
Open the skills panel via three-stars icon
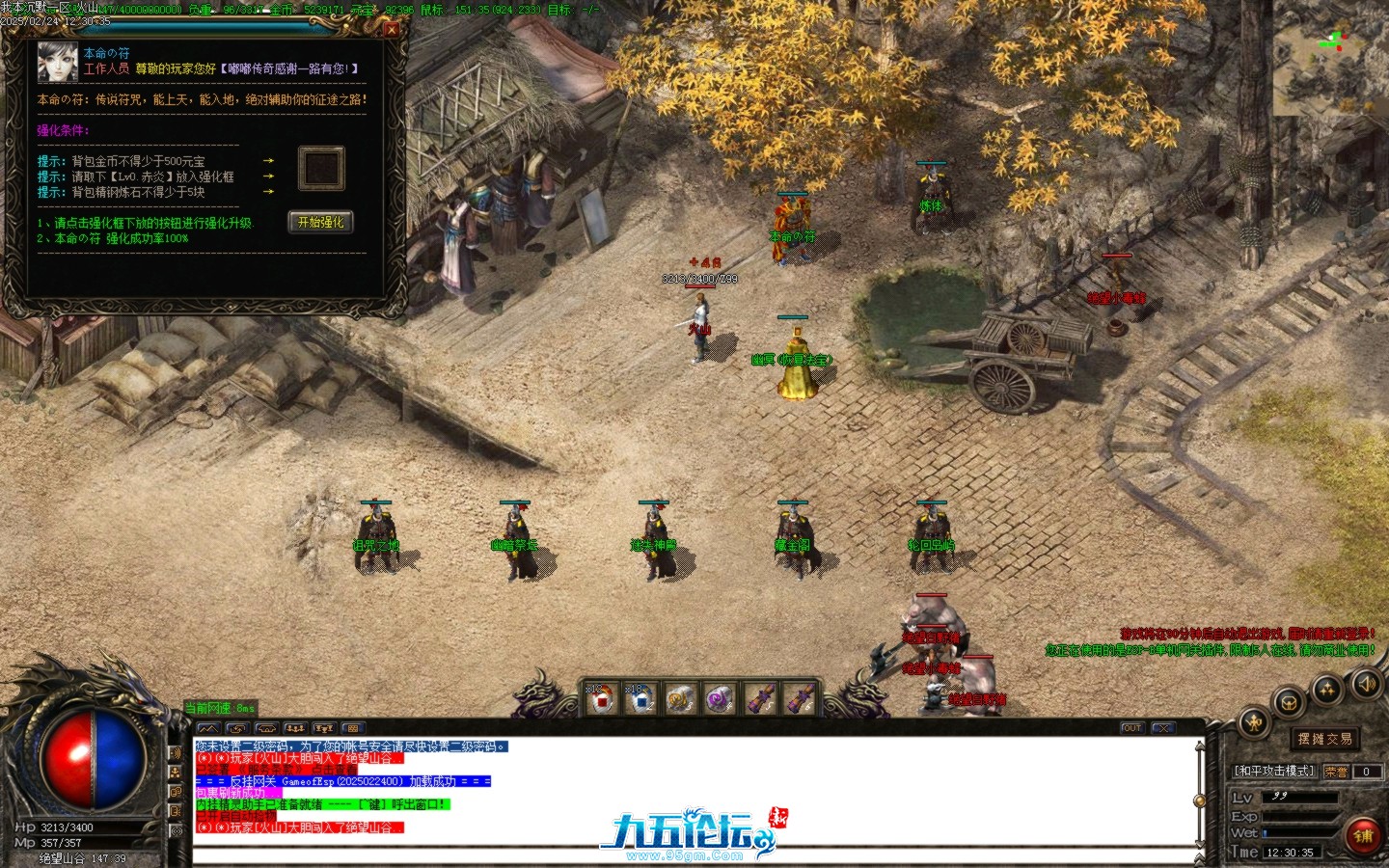[x=1327, y=690]
